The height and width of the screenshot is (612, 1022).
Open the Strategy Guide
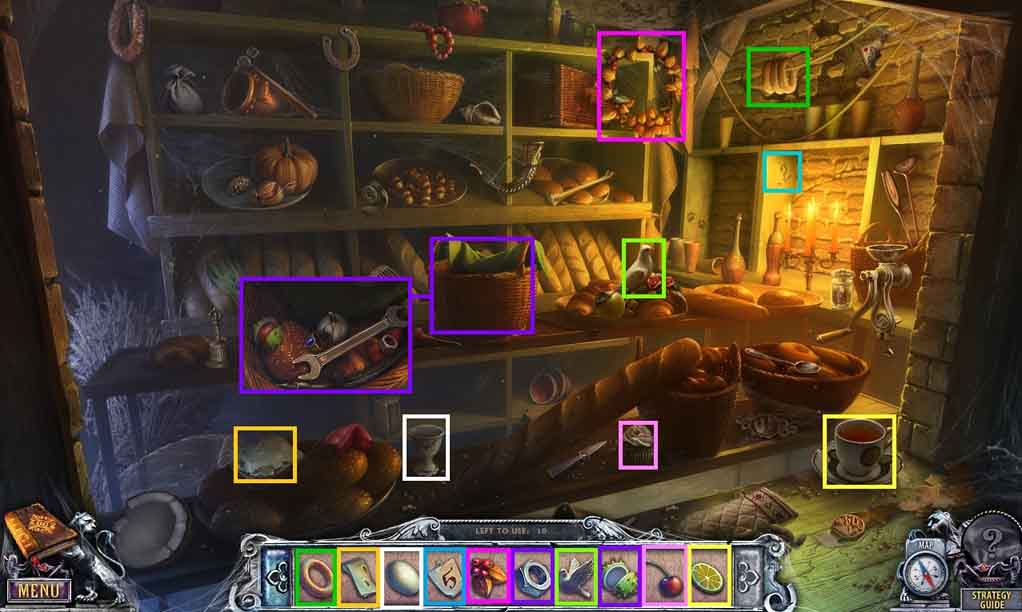tap(984, 599)
